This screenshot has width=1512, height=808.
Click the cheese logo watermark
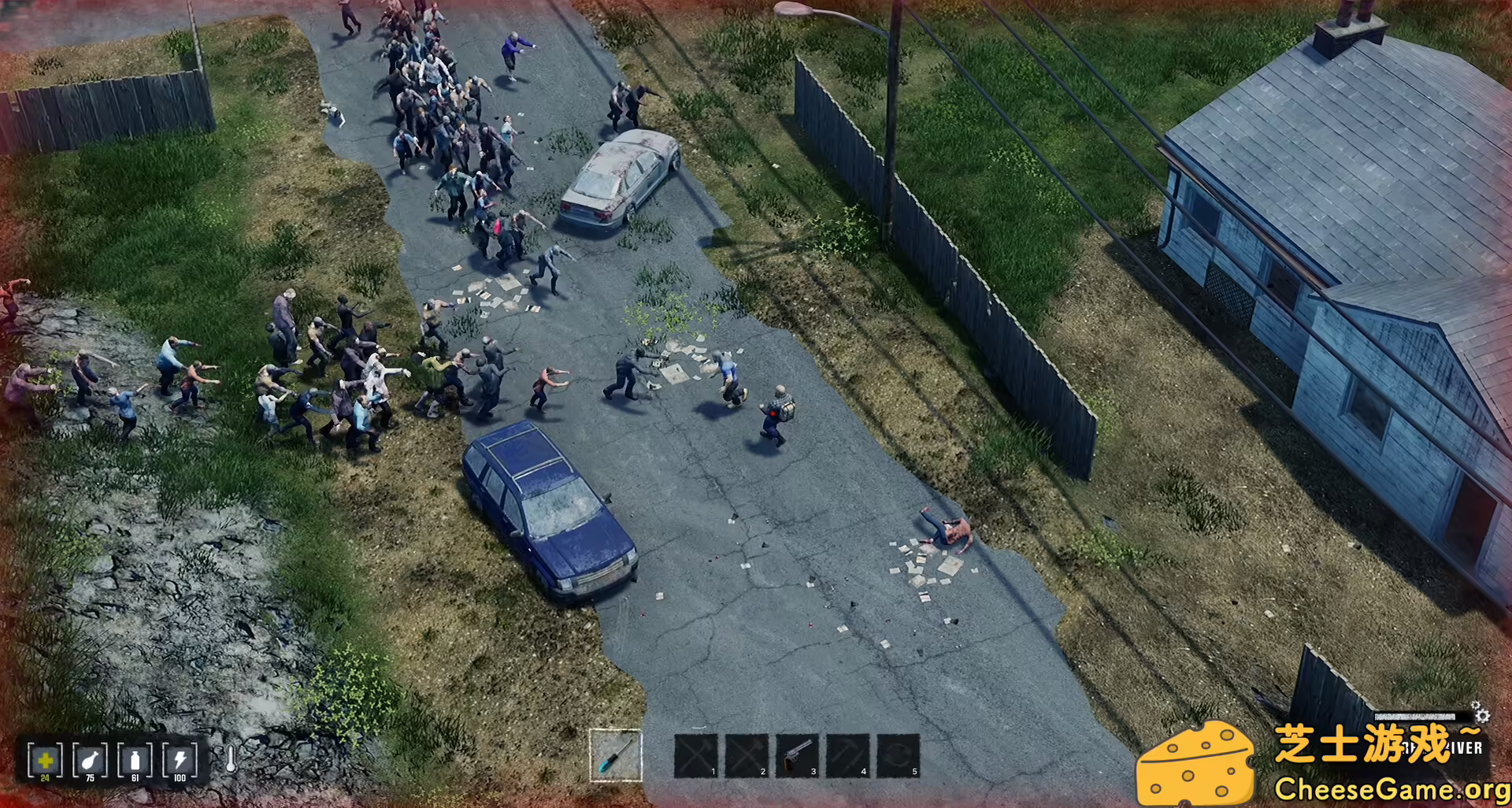click(1196, 762)
